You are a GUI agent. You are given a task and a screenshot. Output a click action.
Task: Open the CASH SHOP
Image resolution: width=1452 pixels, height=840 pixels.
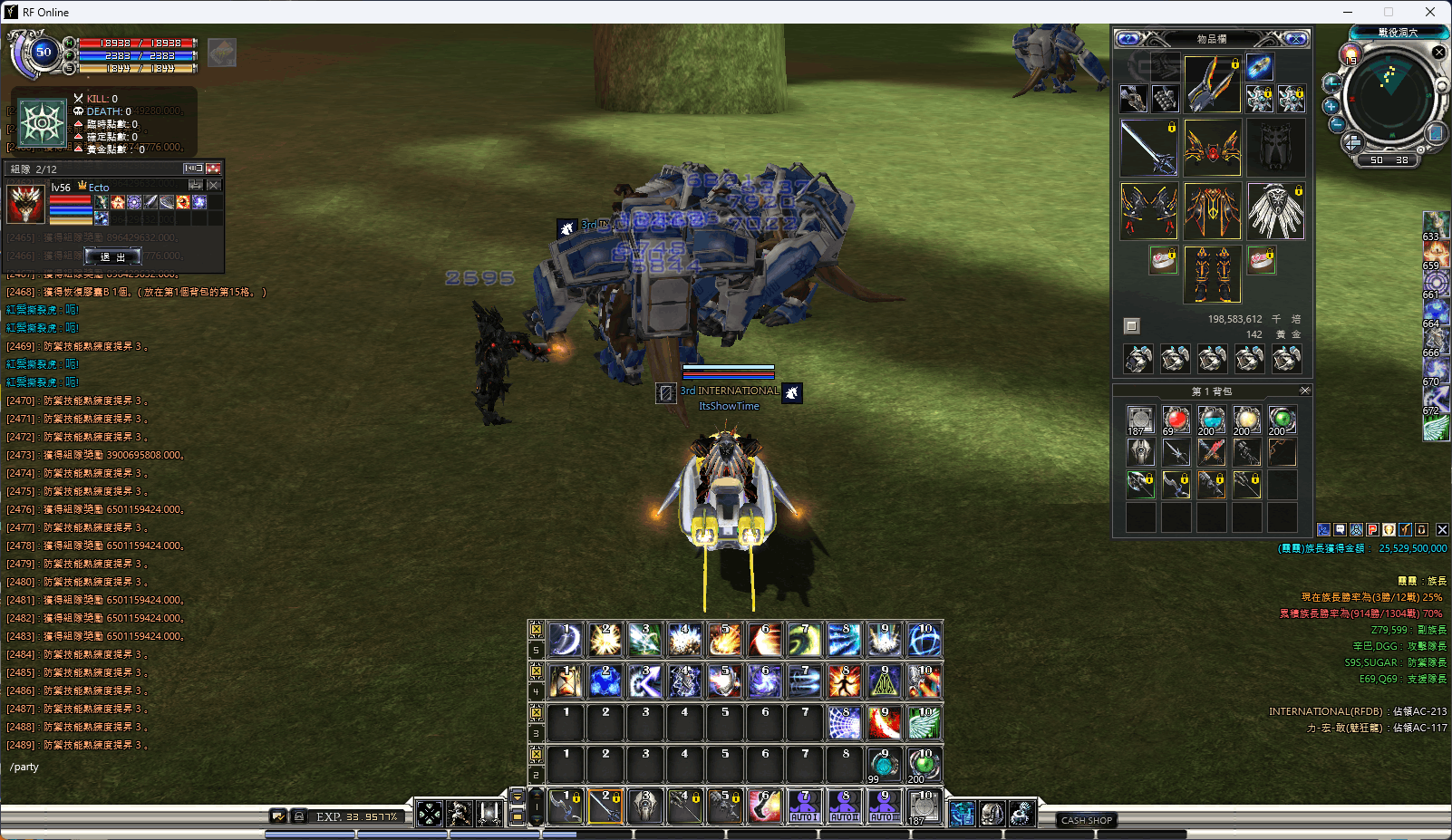1086,820
